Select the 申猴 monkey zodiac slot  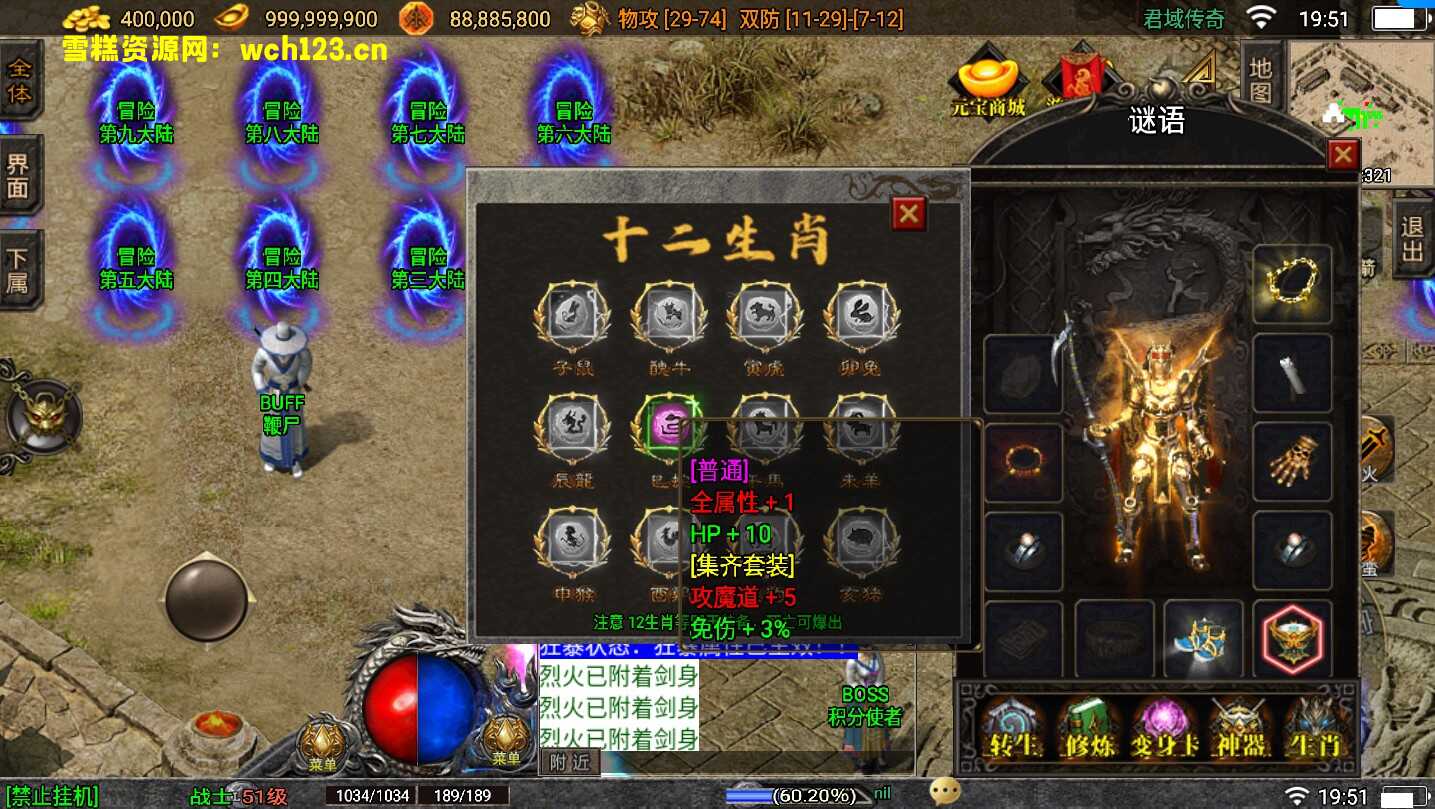click(573, 542)
